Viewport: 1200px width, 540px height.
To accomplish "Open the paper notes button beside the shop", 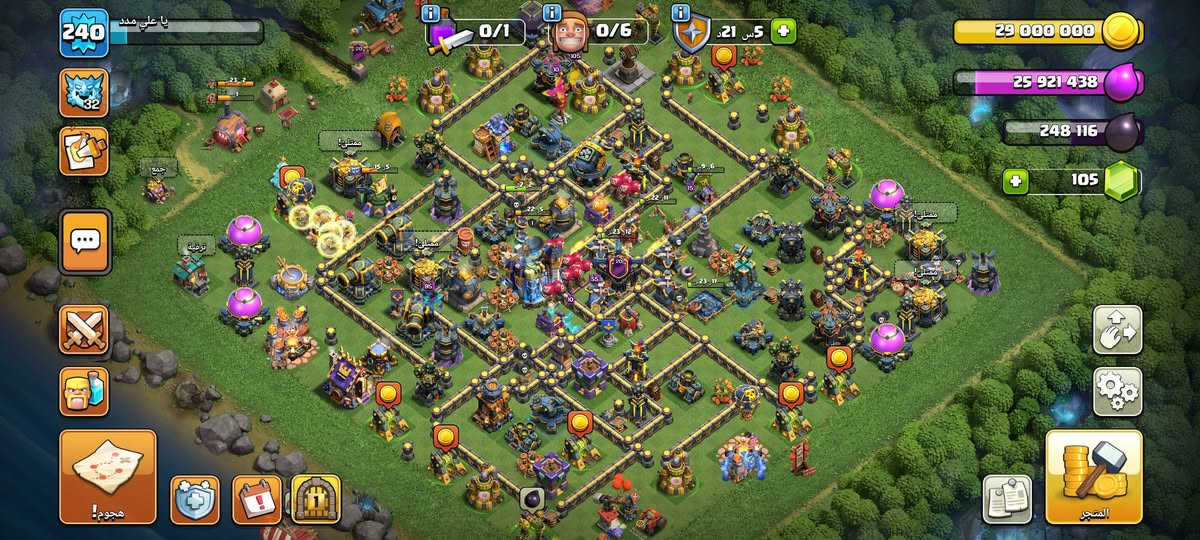I will (x=1007, y=498).
